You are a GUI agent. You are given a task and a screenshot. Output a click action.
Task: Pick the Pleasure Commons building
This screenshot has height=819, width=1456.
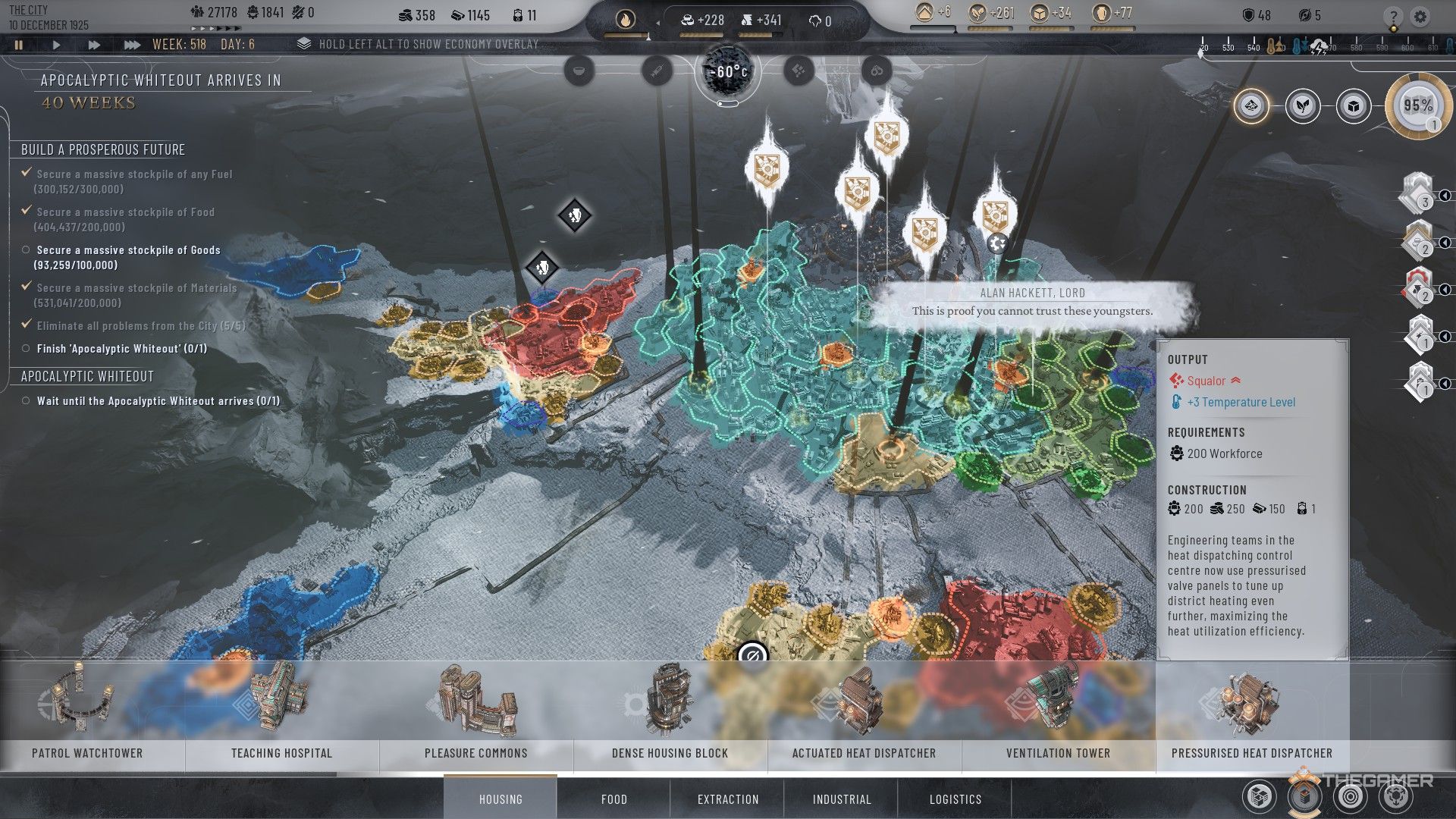click(475, 713)
